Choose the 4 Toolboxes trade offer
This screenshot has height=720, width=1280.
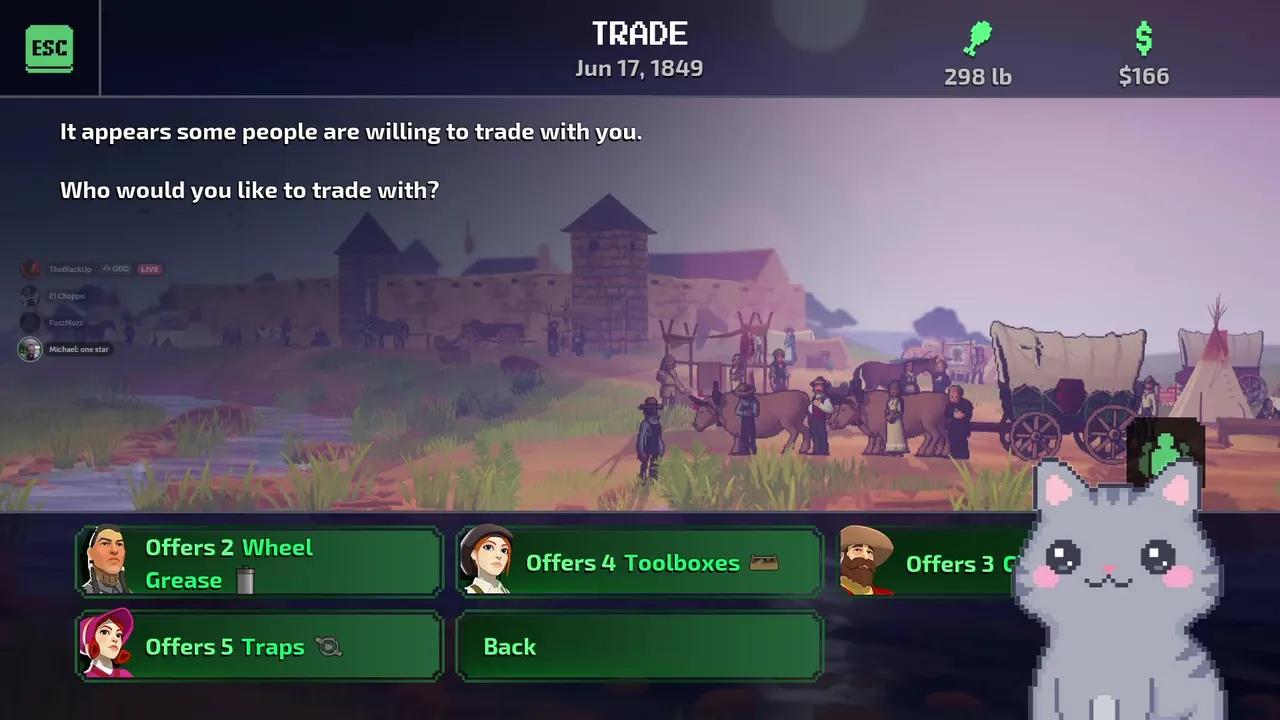tap(639, 562)
